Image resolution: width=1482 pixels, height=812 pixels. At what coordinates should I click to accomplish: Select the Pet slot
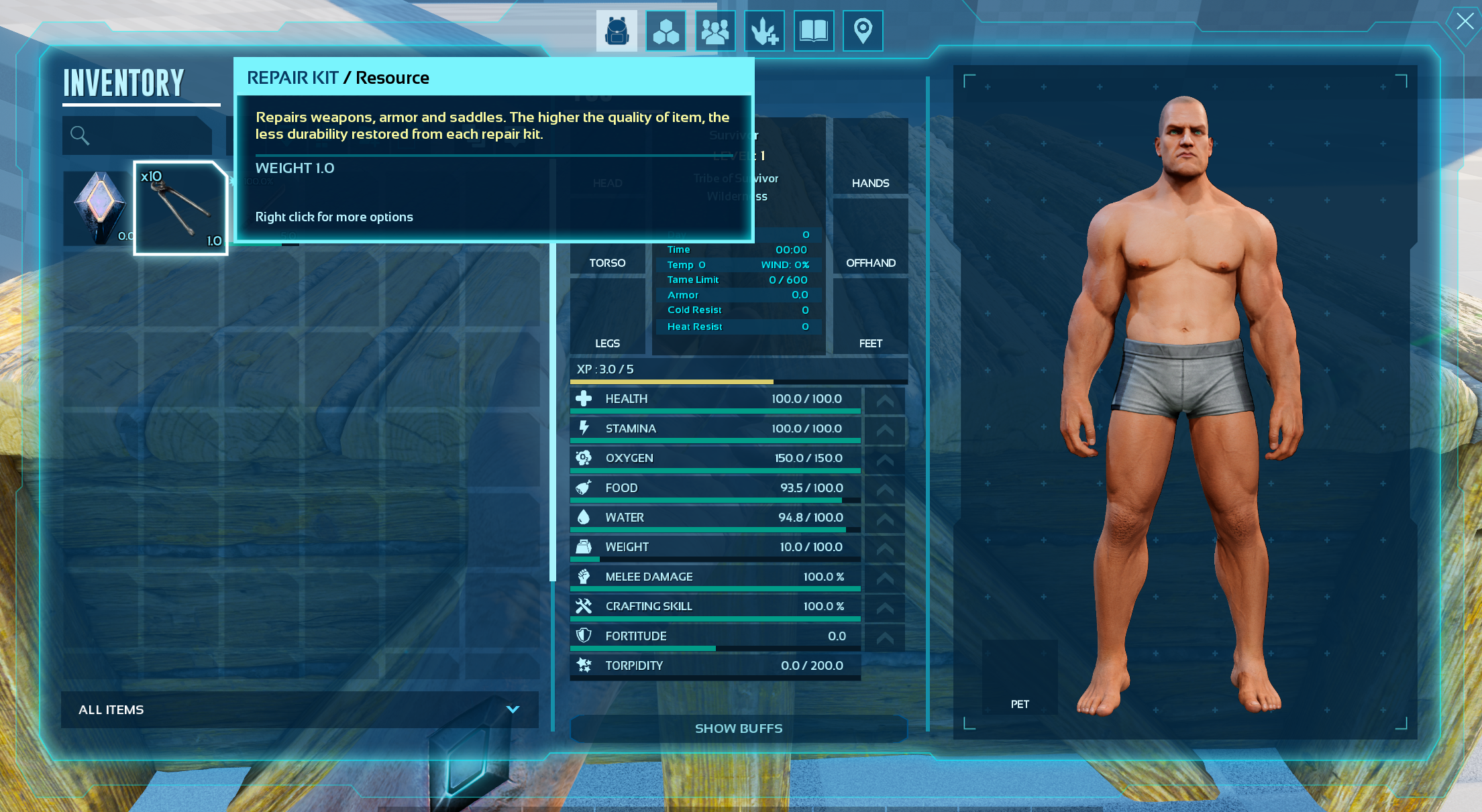(1019, 677)
